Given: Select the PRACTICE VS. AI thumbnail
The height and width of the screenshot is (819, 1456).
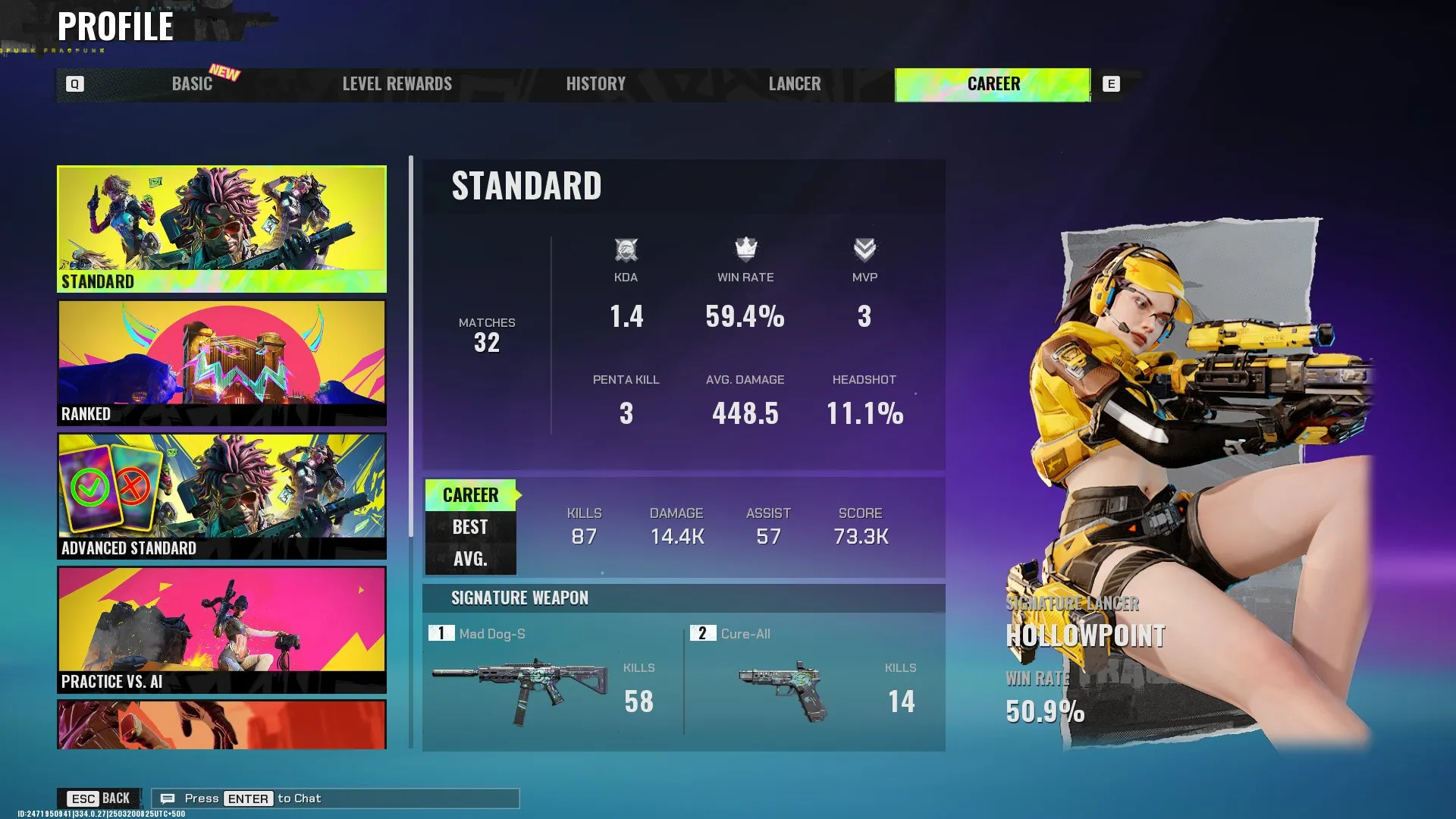Looking at the screenshot, I should click(x=221, y=629).
